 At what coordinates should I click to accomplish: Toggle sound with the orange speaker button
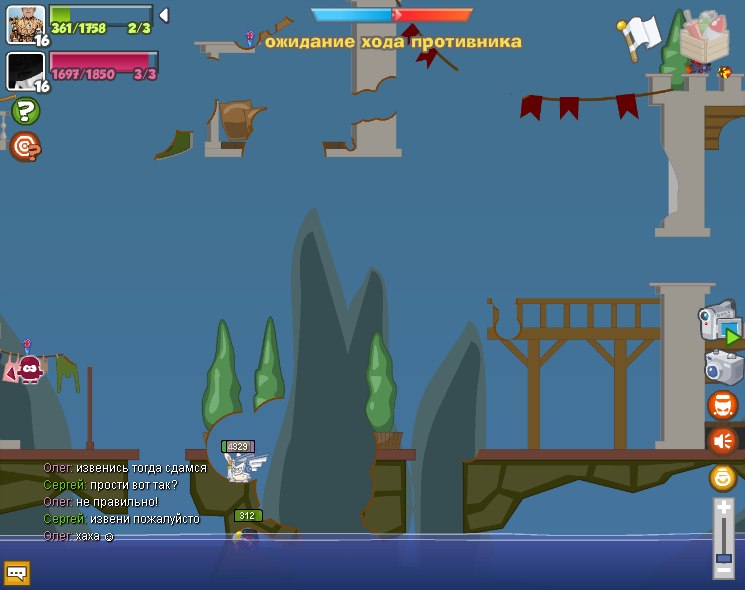click(722, 441)
